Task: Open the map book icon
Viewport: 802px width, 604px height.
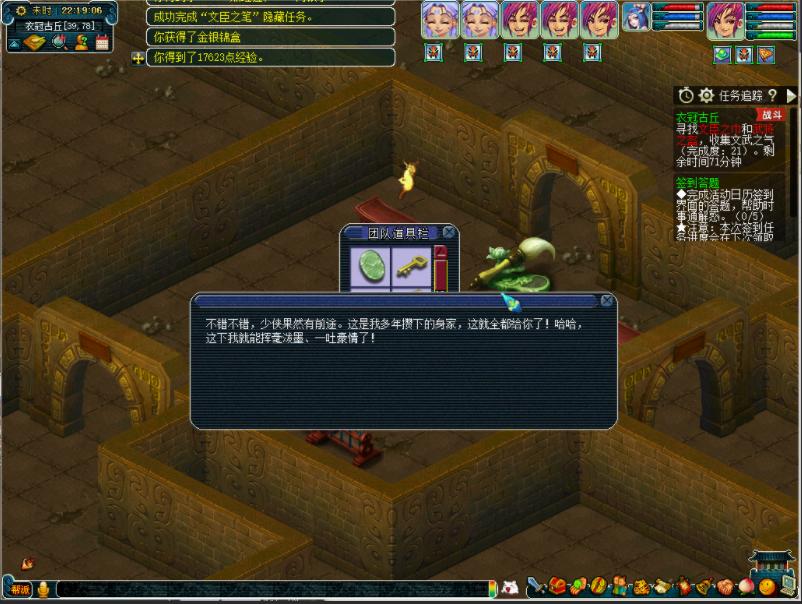Action: [x=36, y=42]
